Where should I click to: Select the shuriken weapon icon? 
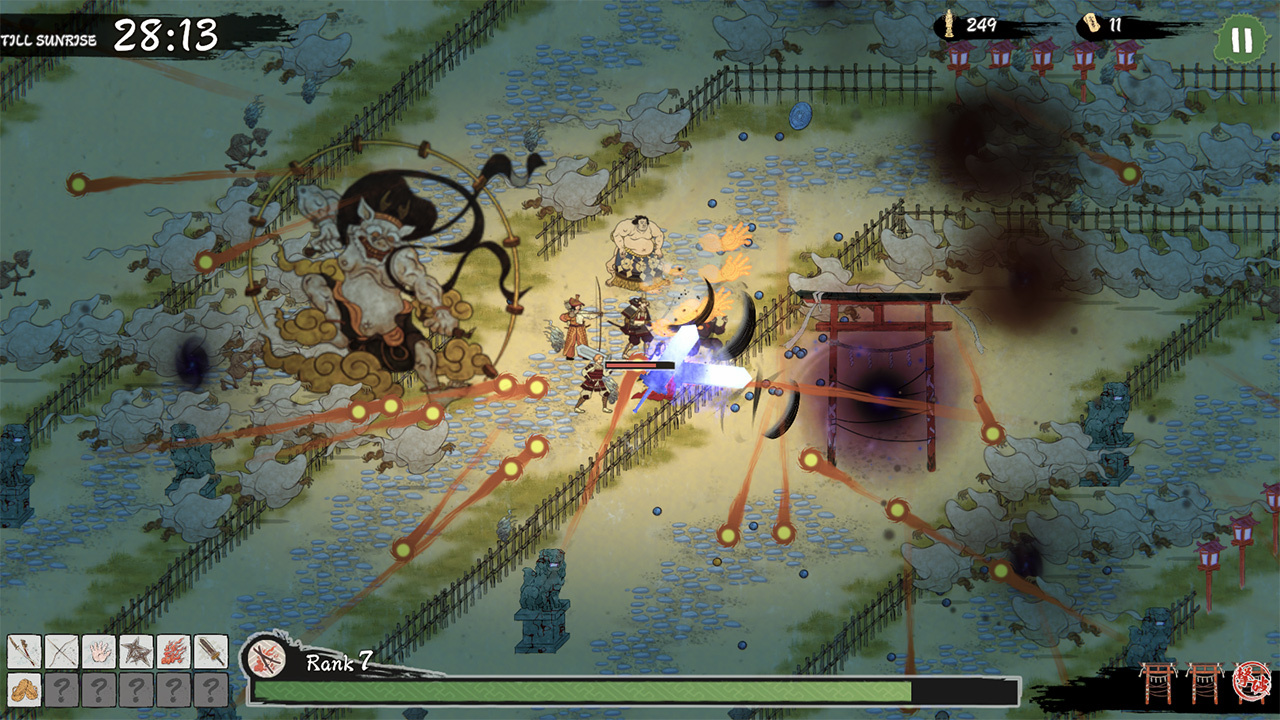coord(136,650)
